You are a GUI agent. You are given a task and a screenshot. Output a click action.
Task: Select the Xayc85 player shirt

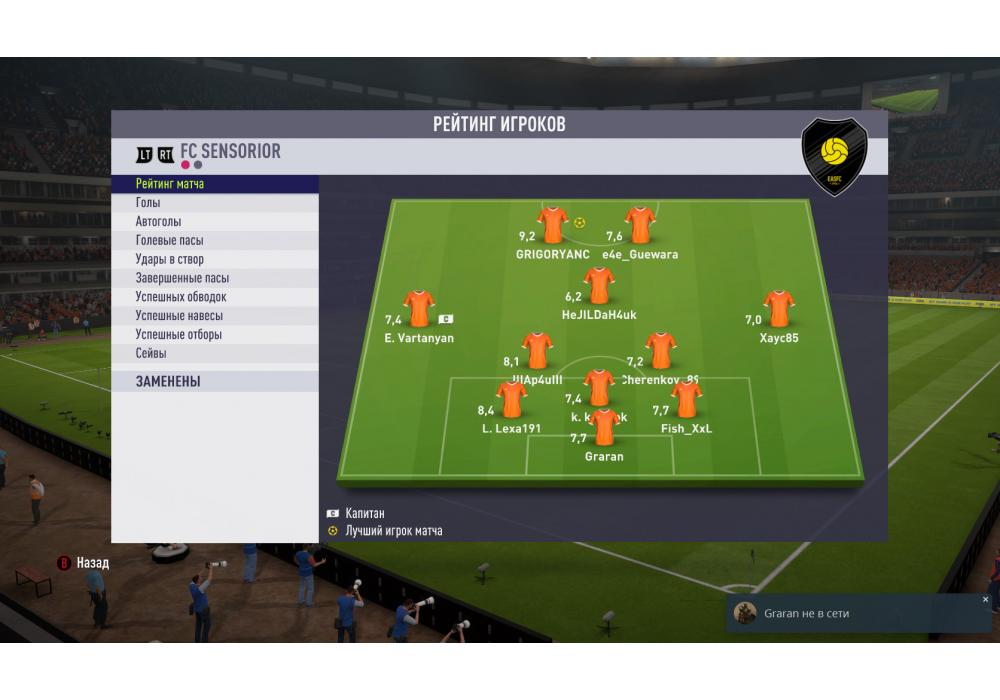point(778,308)
